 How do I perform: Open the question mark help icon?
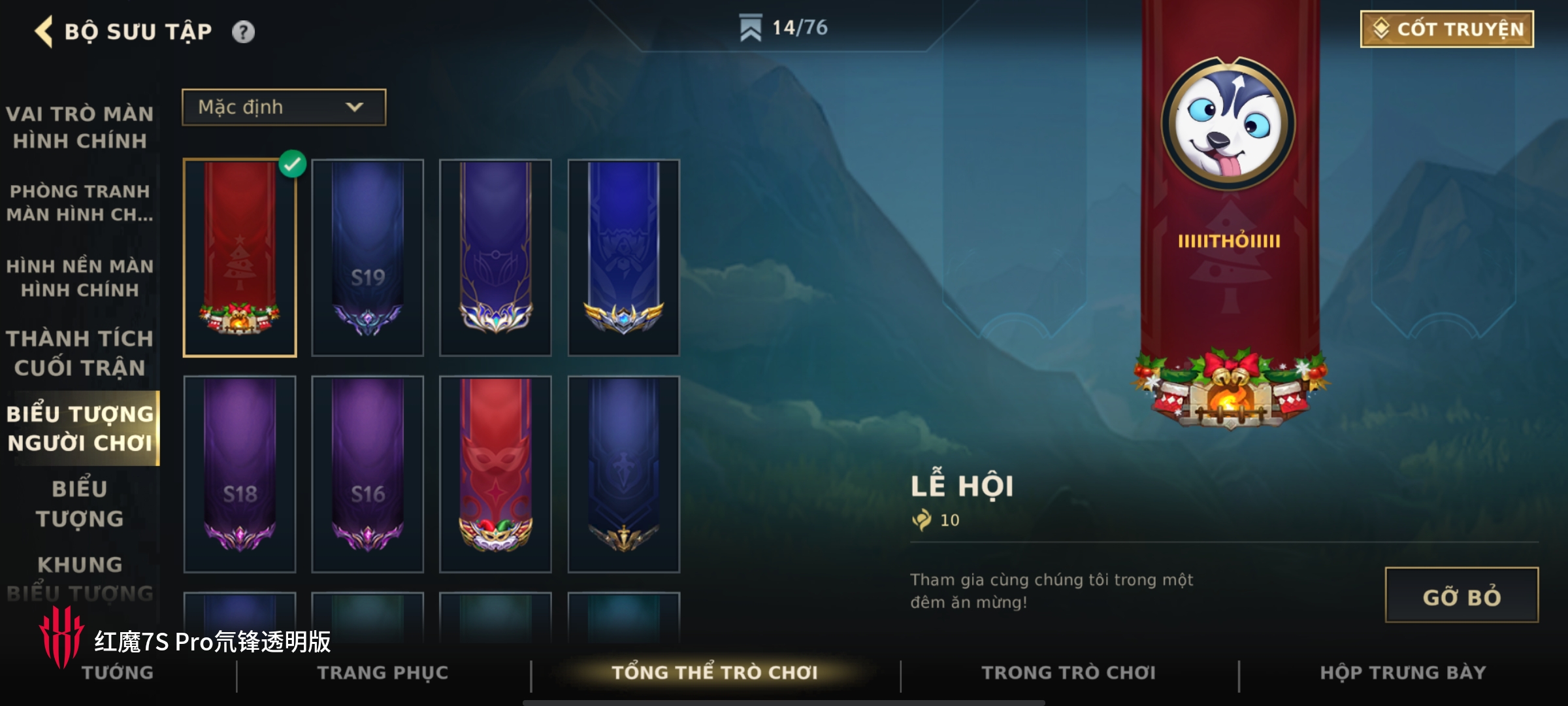(243, 32)
